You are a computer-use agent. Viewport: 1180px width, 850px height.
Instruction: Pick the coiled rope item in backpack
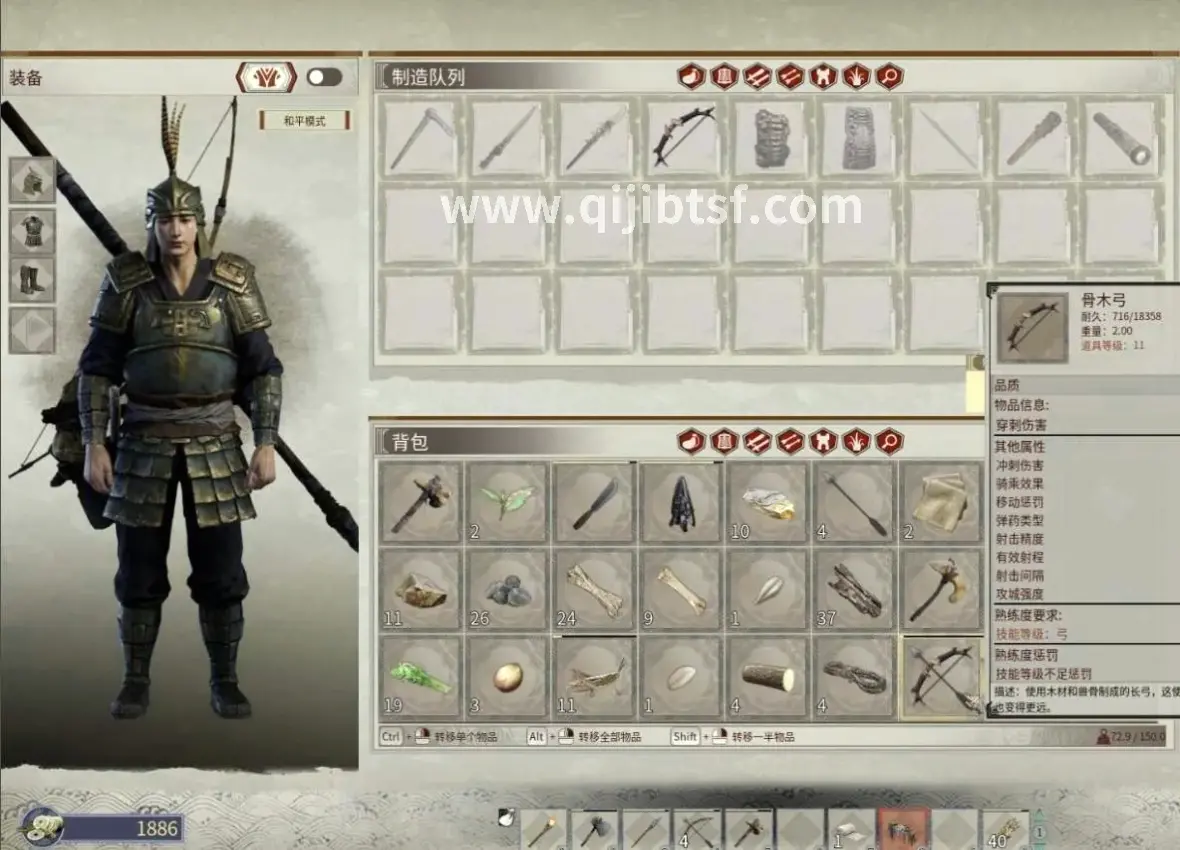pyautogui.click(x=855, y=677)
